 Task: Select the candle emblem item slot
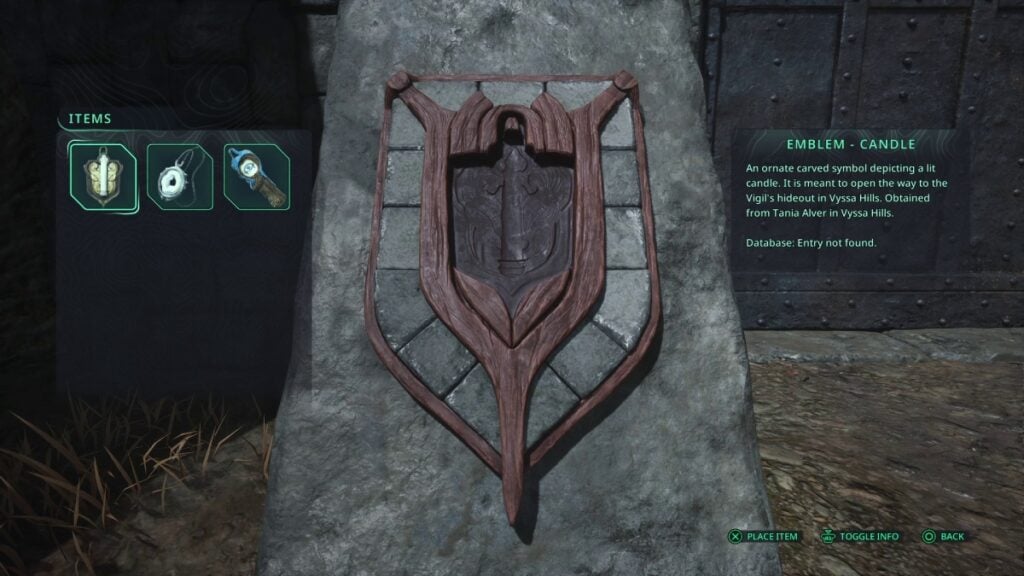coord(102,175)
